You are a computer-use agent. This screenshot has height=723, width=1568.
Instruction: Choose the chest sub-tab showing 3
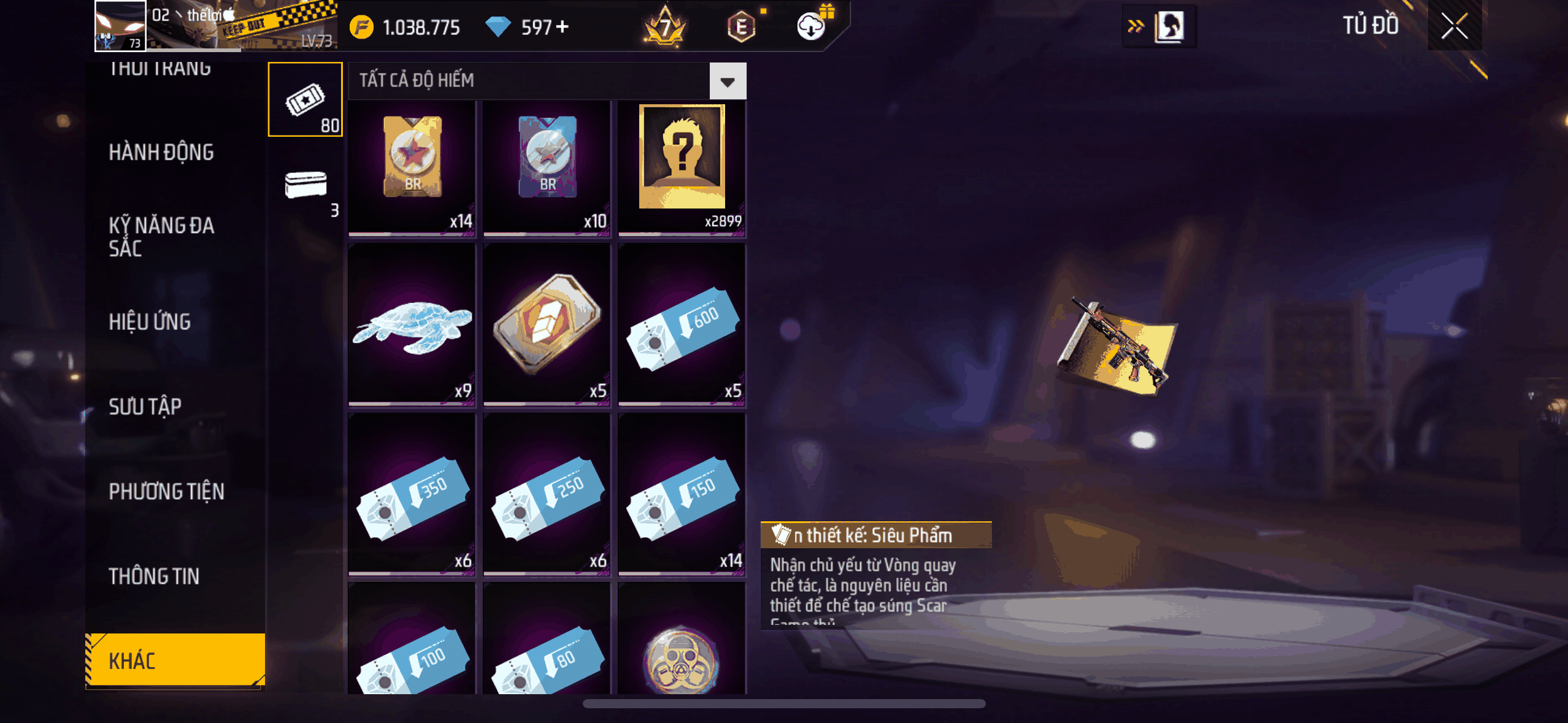point(306,188)
